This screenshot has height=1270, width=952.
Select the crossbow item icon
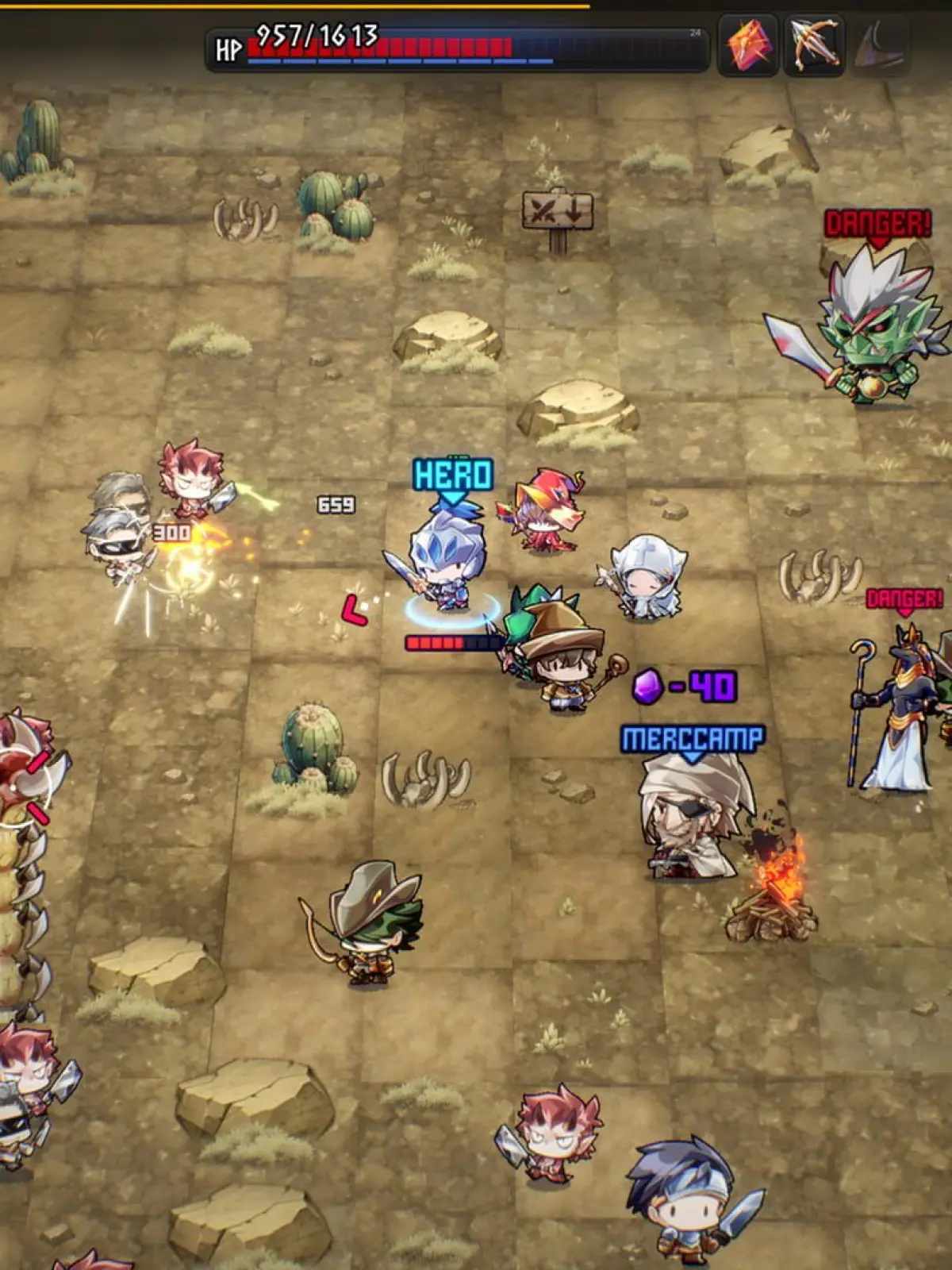click(x=814, y=45)
